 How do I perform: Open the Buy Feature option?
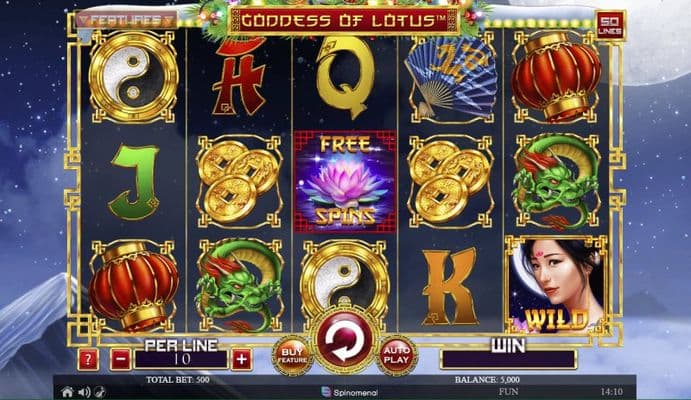coord(291,356)
